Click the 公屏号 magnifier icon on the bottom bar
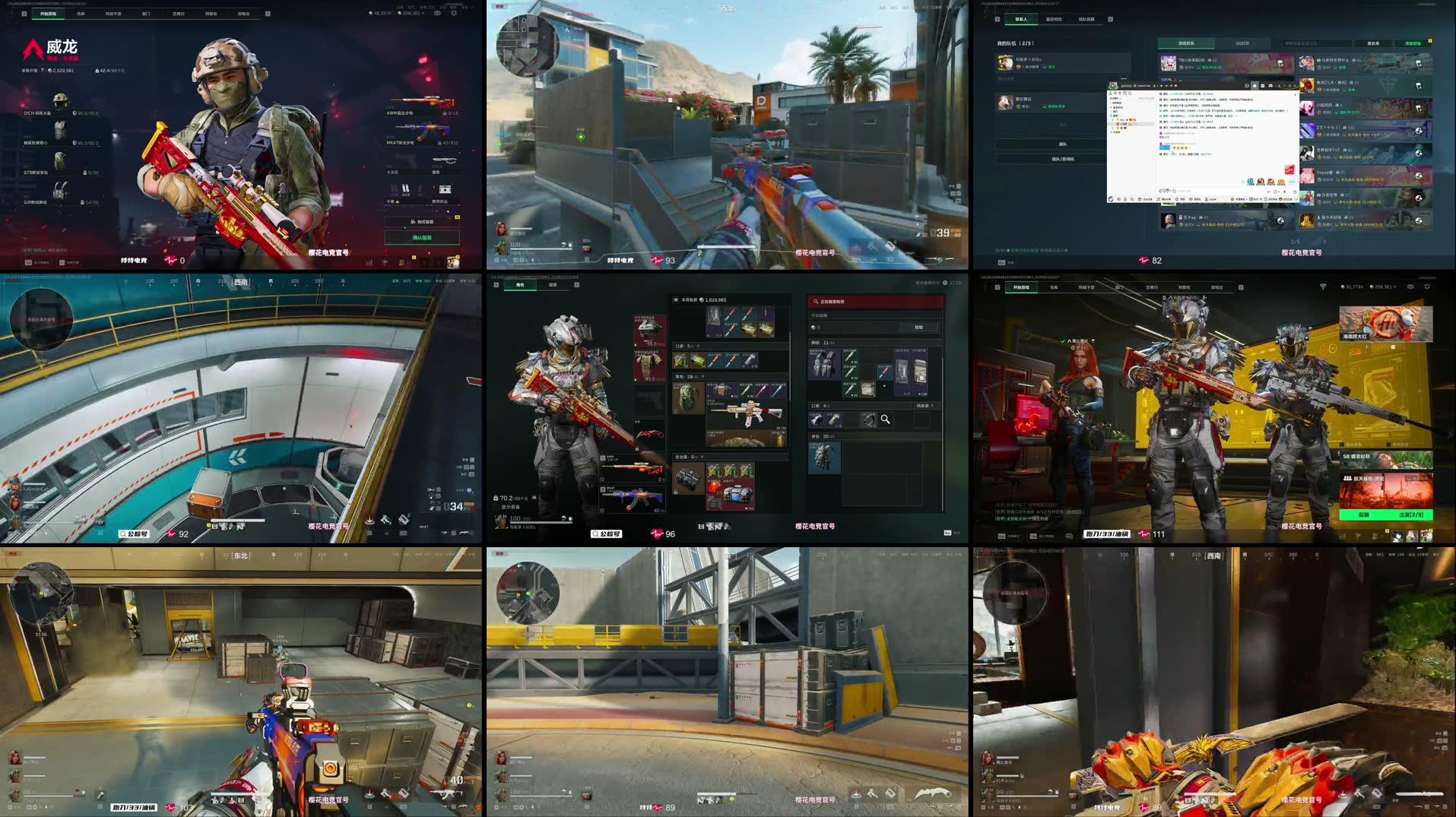Viewport: 1456px width, 817px height. pyautogui.click(x=595, y=534)
